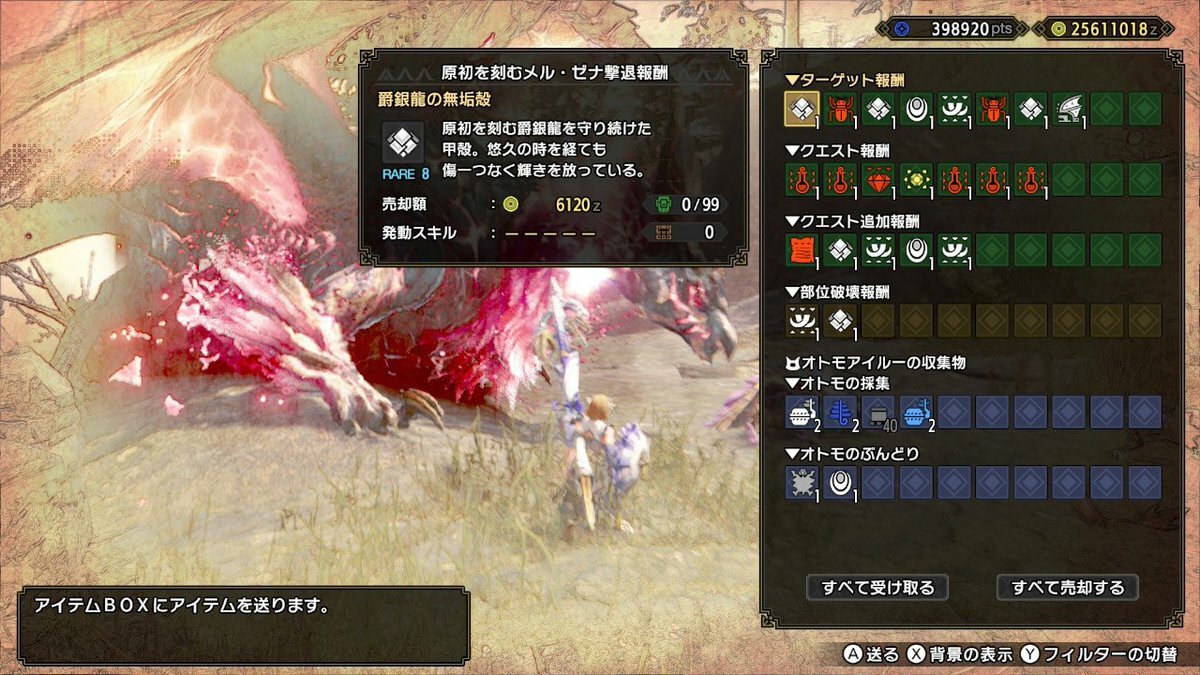
Task: Select the white egg-shaped item in クエスト追加報酬
Action: [916, 250]
